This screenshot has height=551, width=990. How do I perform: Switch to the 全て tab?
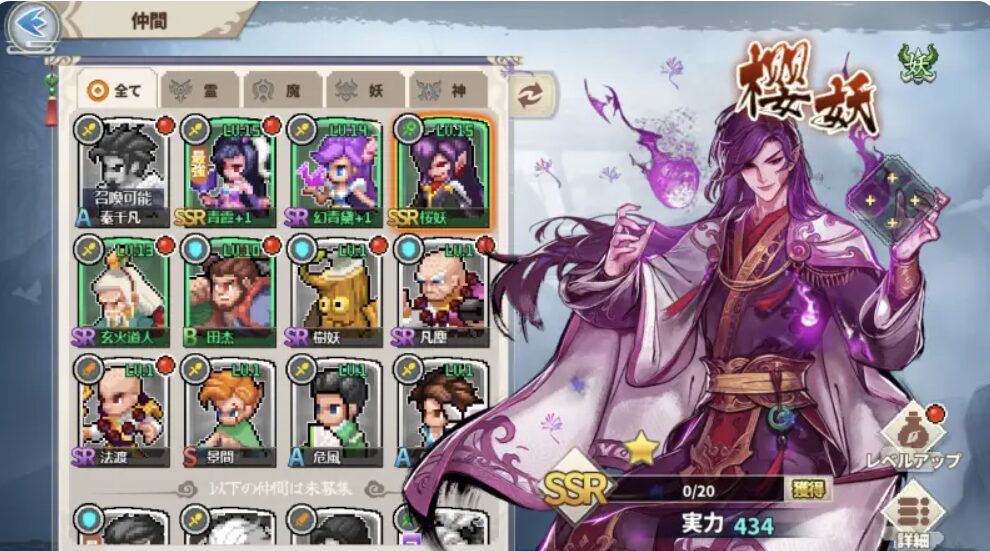(117, 90)
